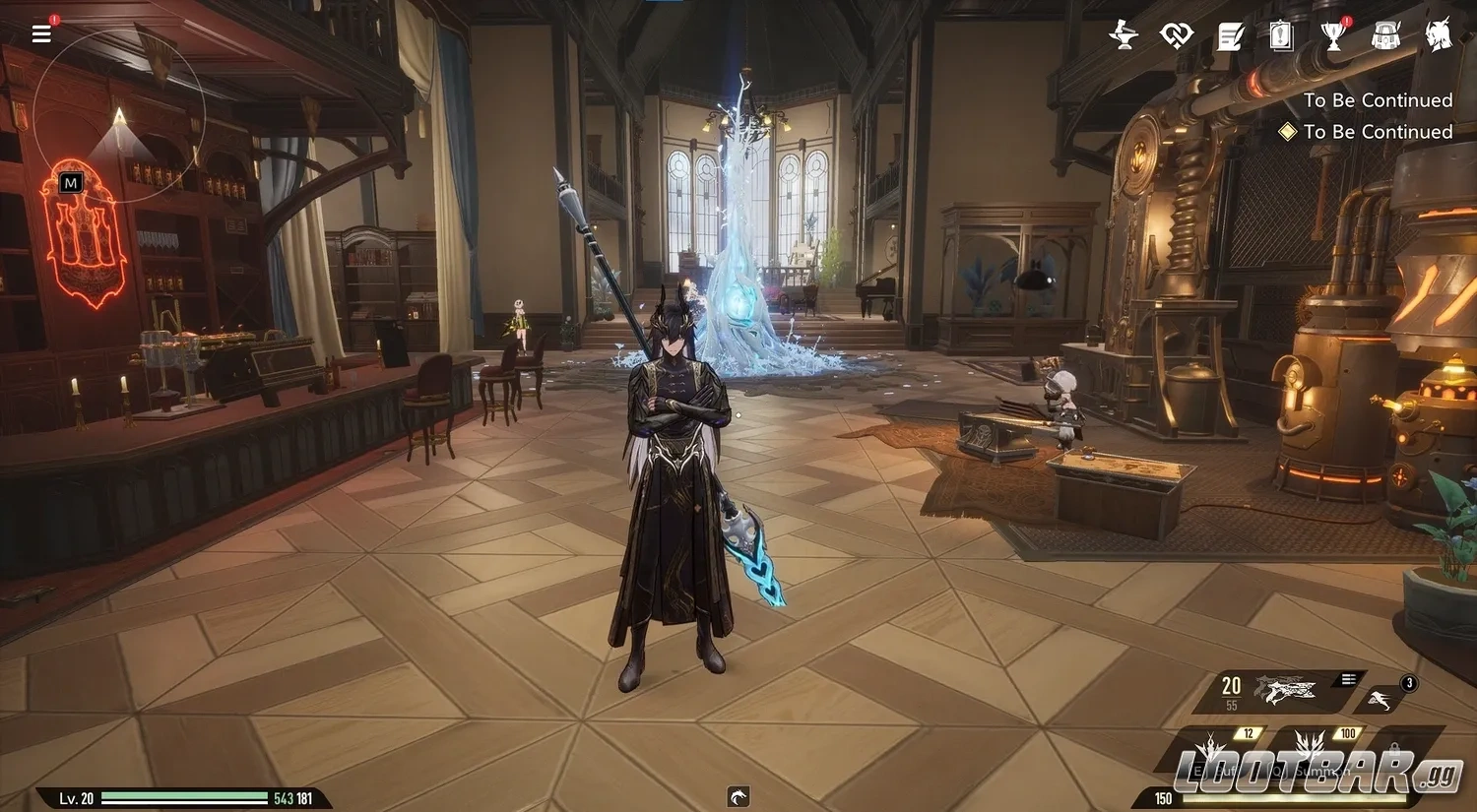Activate the dash ability icon

pyautogui.click(x=1381, y=700)
